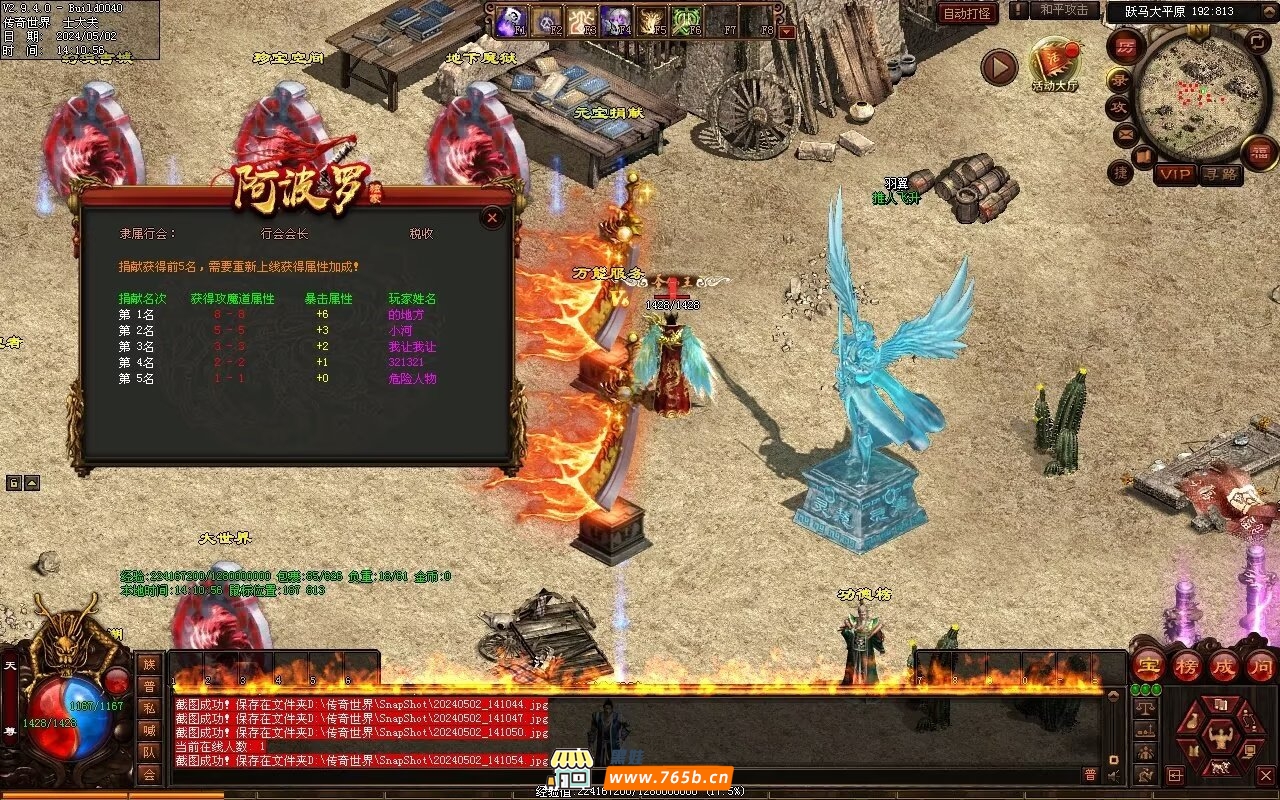Screen dimensions: 1280x800
Task: Click the 历 calendar button by the minimap
Action: tap(1126, 45)
